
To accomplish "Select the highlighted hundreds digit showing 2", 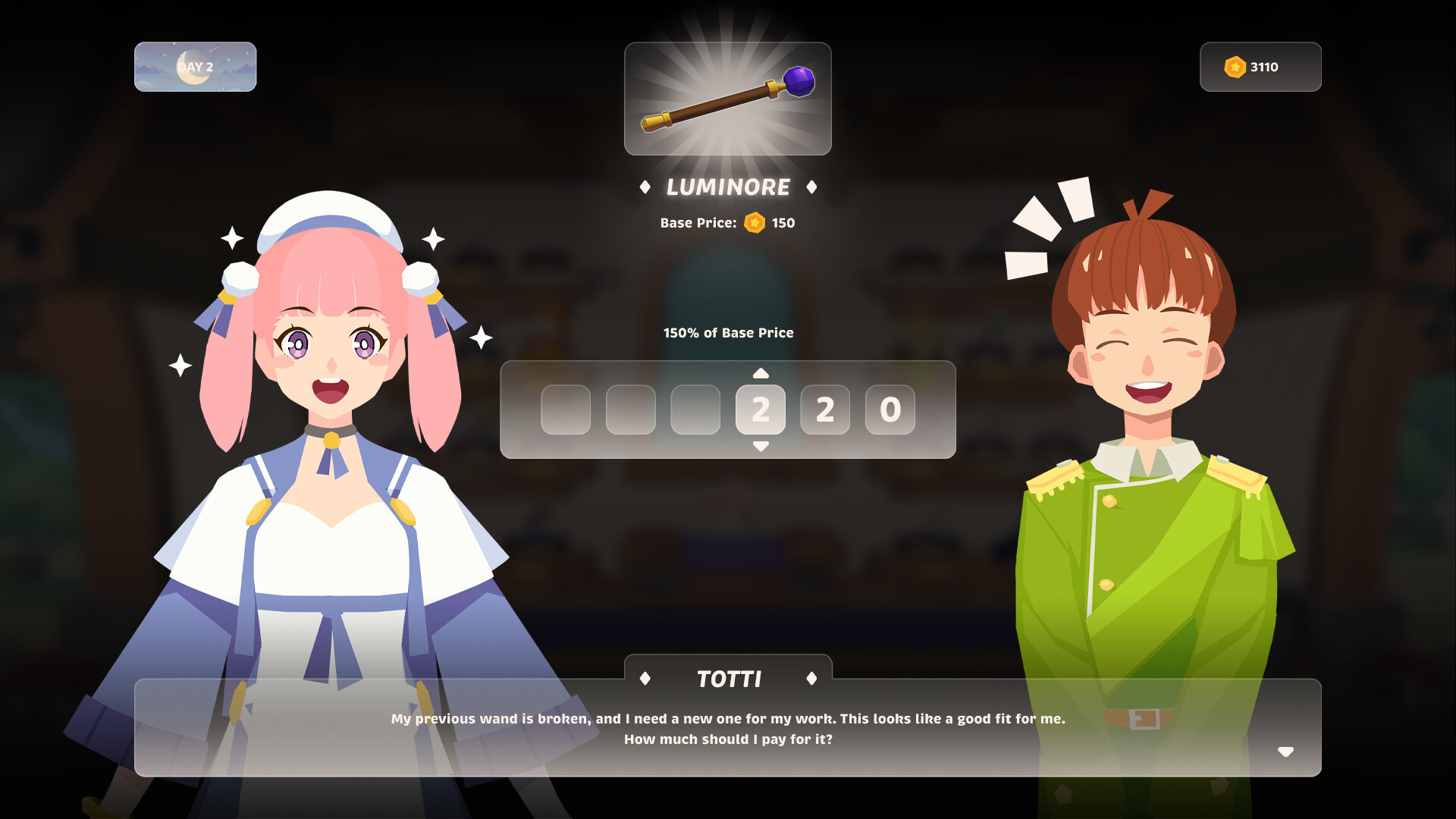I will coord(761,410).
